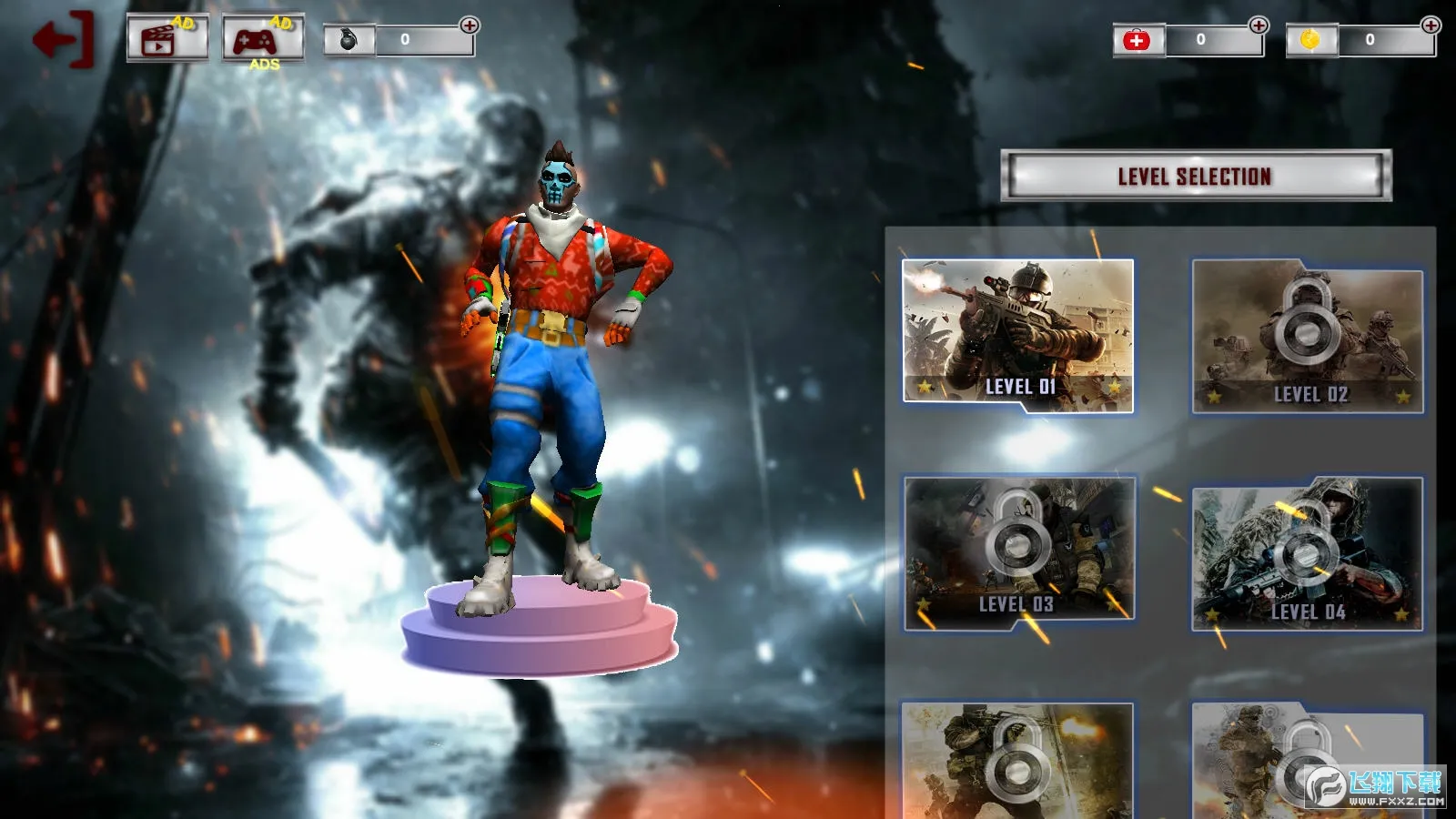Watch a video ad via clapperboard button
This screenshot has width=1456, height=819.
pyautogui.click(x=167, y=38)
